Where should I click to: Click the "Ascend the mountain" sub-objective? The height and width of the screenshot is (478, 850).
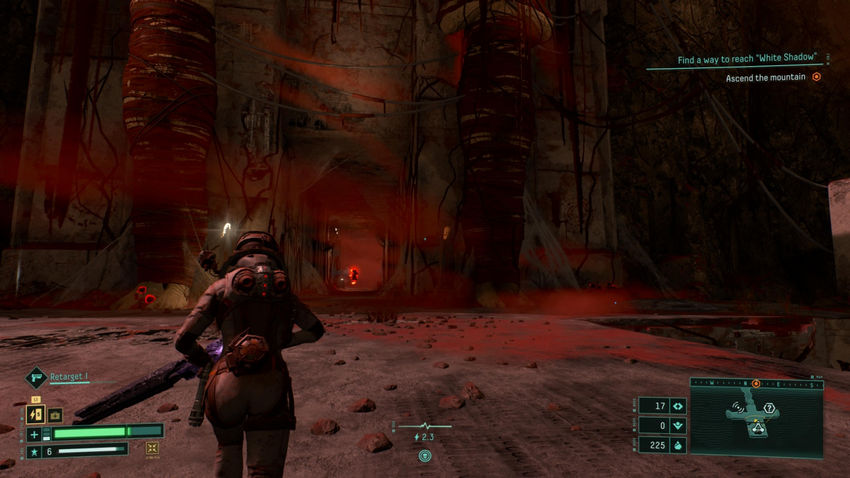pyautogui.click(x=766, y=77)
